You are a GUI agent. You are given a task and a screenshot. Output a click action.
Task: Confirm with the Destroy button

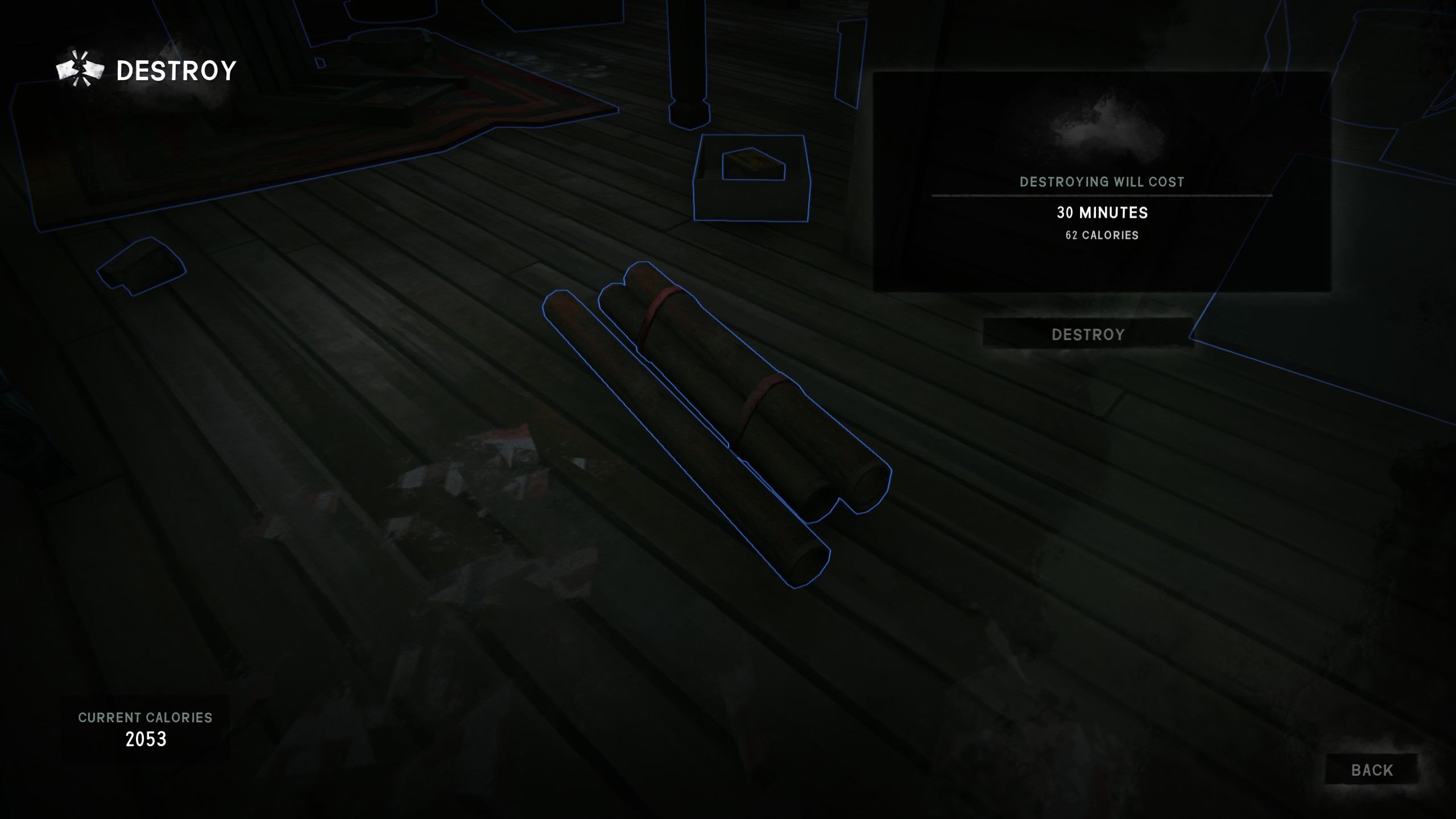[x=1087, y=334]
